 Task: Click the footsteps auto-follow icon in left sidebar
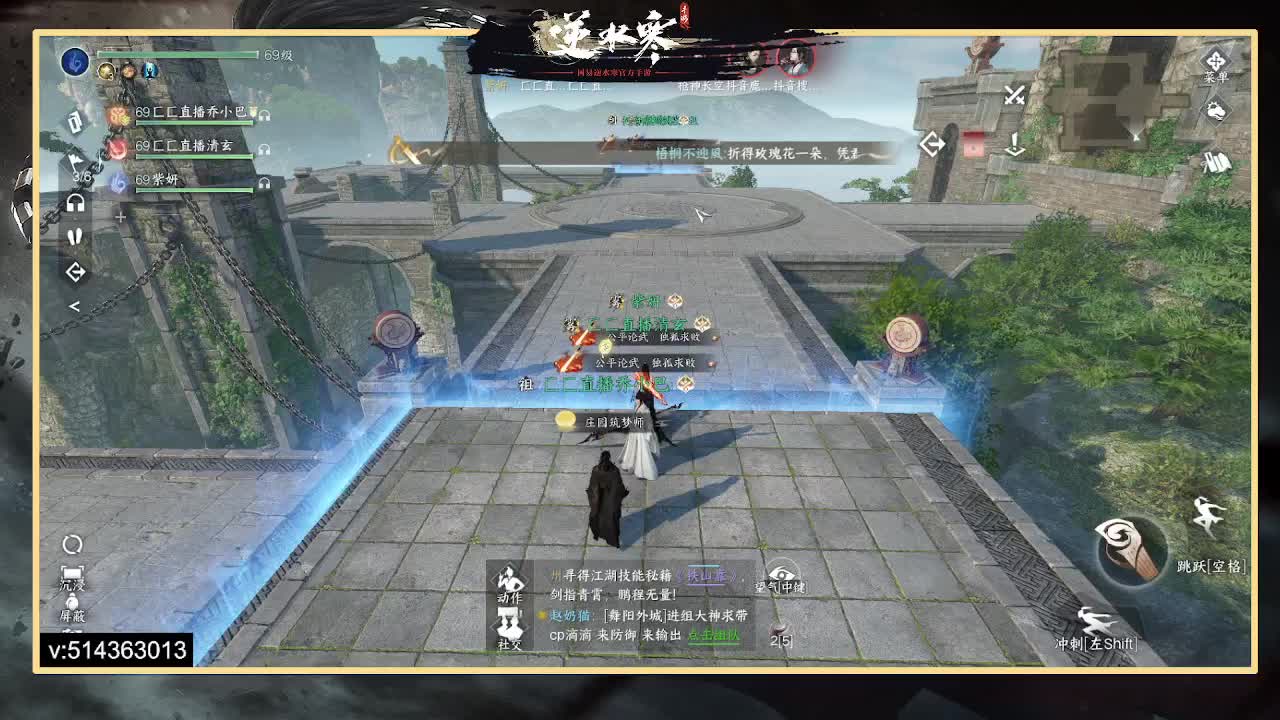tap(75, 234)
